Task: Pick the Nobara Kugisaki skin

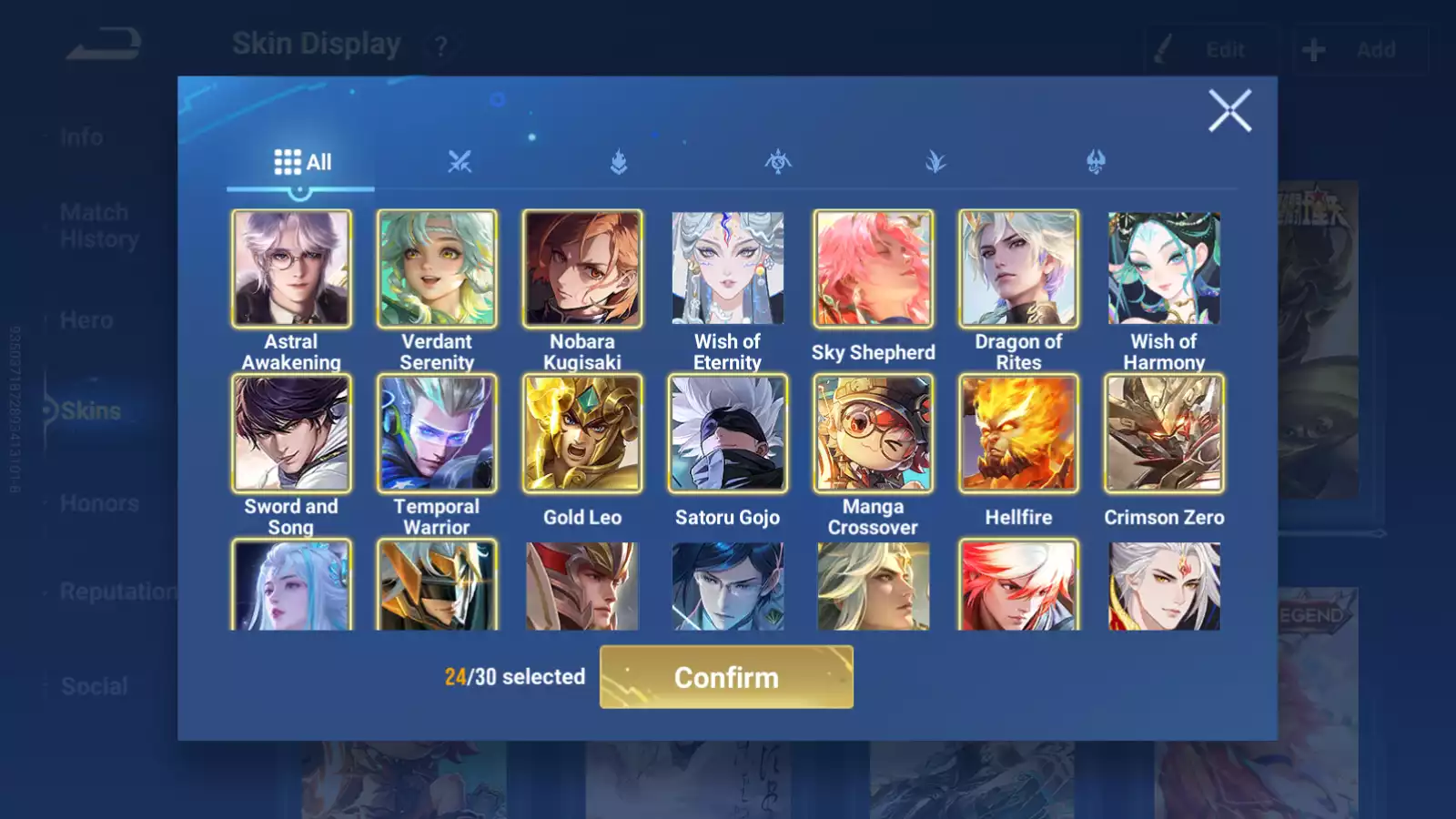Action: coord(582,268)
